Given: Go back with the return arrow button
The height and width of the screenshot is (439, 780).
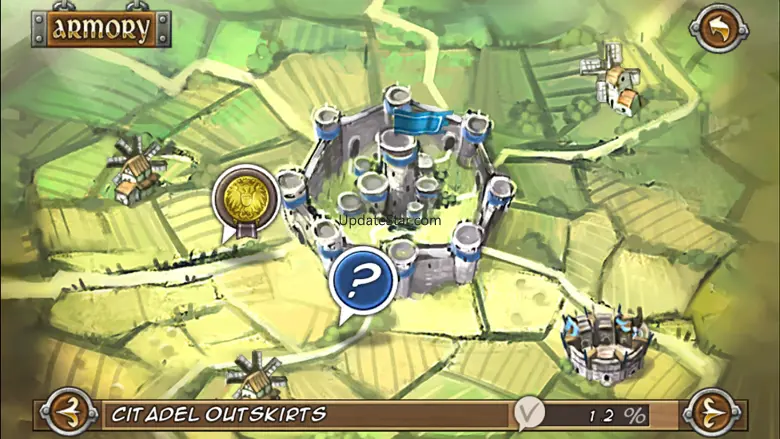Looking at the screenshot, I should [719, 28].
